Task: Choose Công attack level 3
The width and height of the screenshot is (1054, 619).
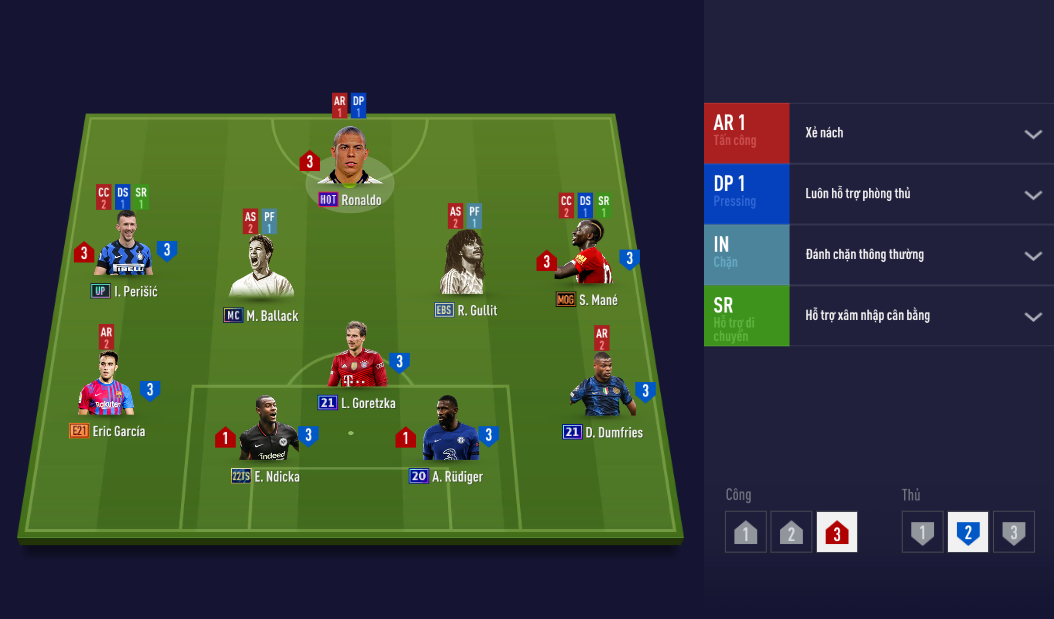Action: 837,532
